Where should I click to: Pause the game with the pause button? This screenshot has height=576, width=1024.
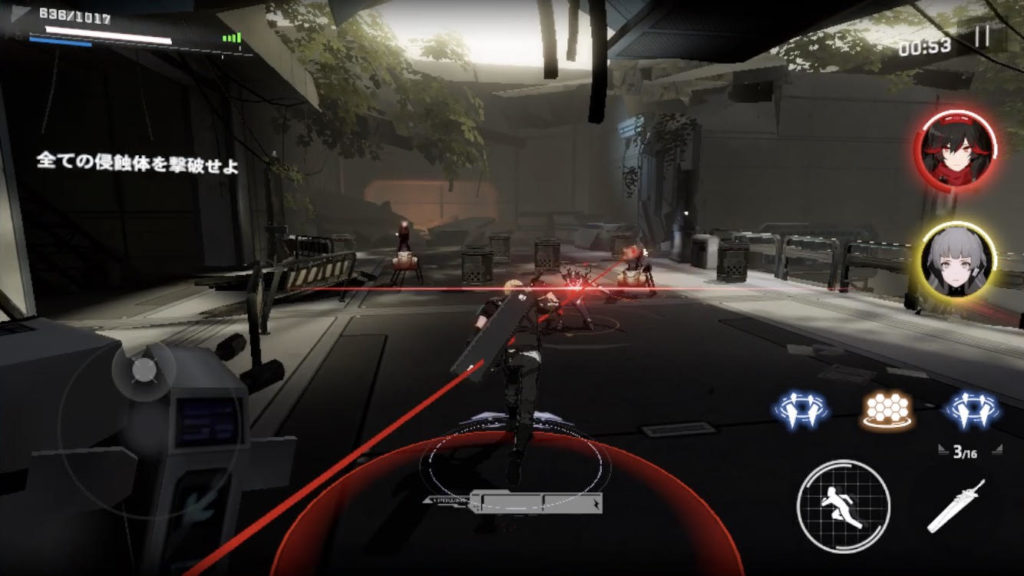pyautogui.click(x=981, y=38)
